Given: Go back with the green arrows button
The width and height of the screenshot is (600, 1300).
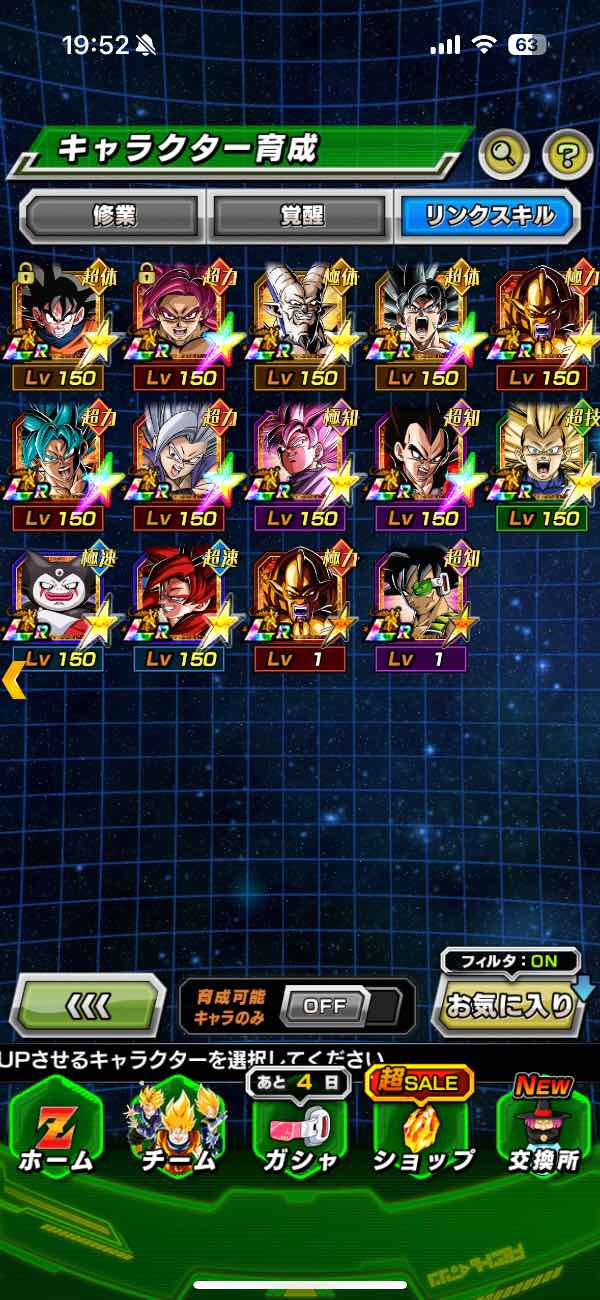Looking at the screenshot, I should pos(89,1004).
